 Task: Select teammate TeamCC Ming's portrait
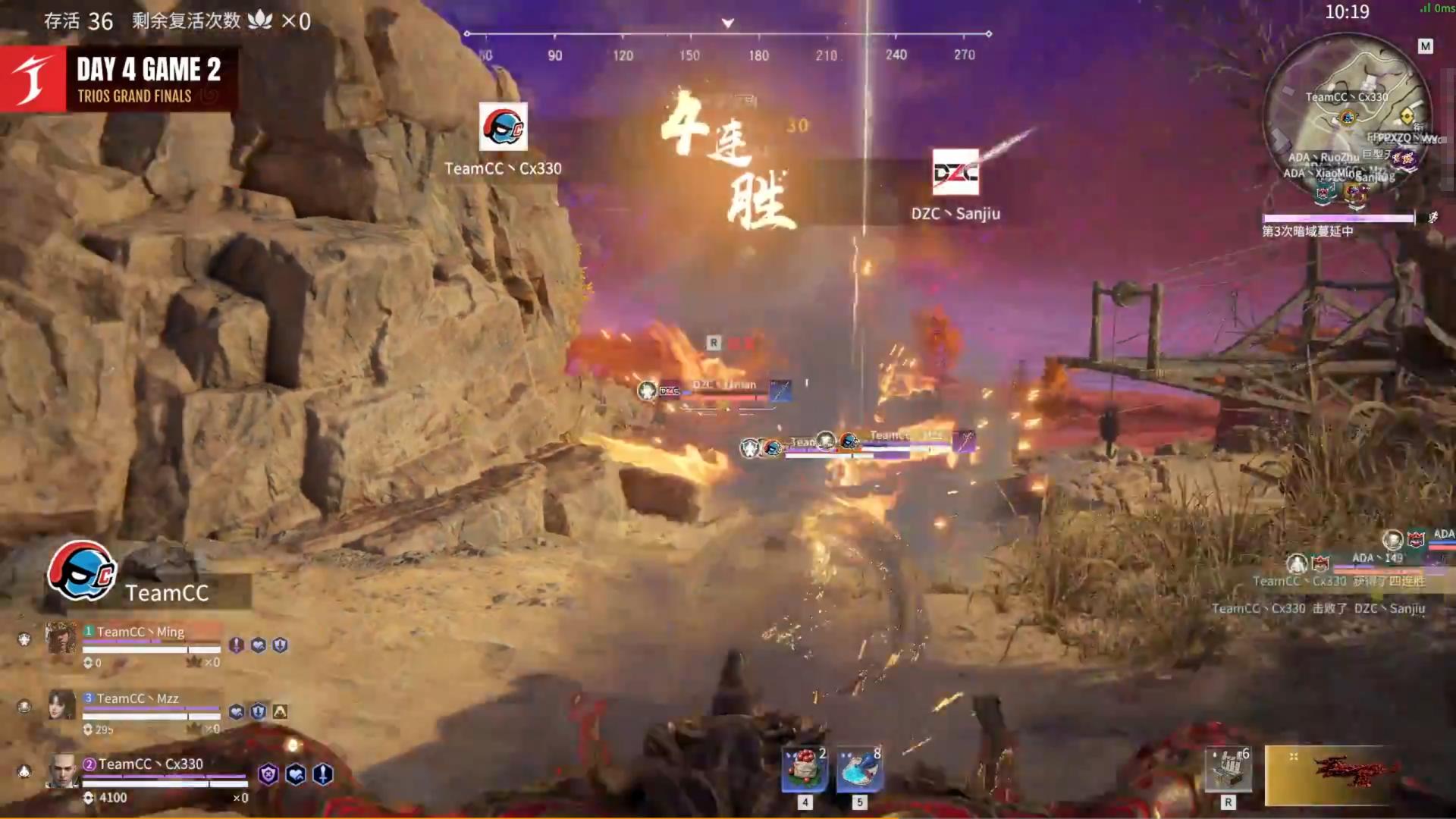click(x=61, y=639)
